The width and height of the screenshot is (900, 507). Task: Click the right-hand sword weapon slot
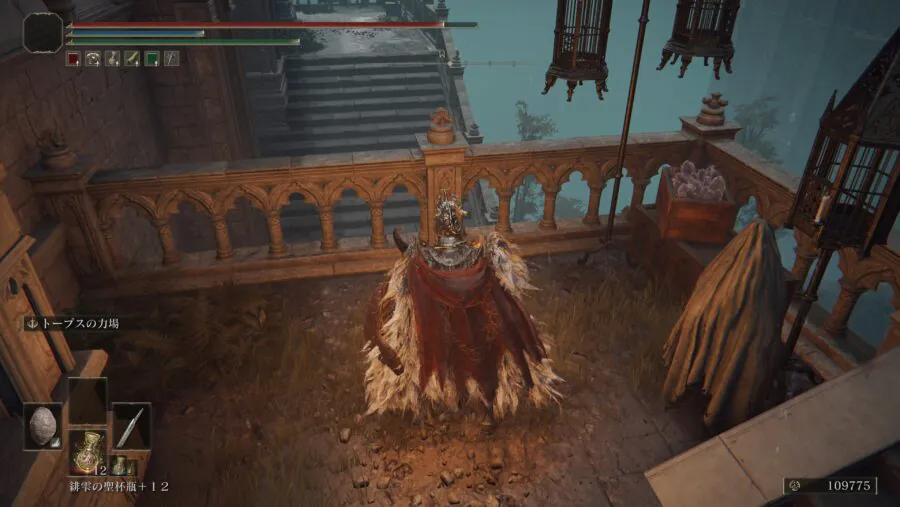pos(131,426)
